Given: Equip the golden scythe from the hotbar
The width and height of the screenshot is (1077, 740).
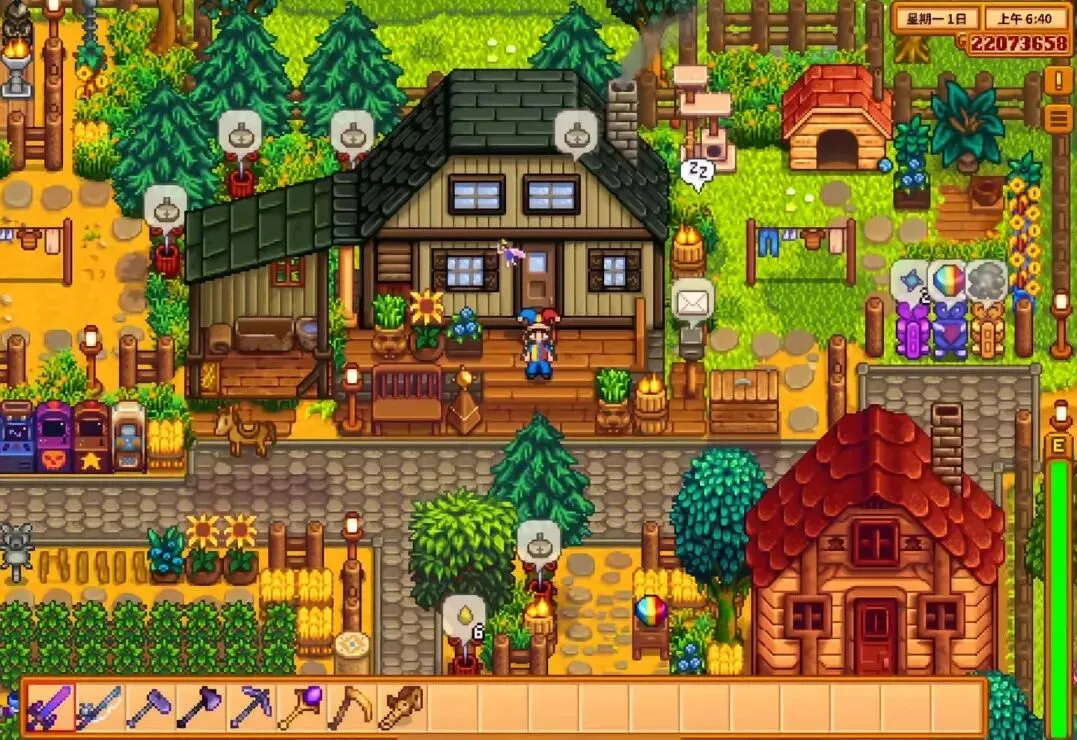Looking at the screenshot, I should point(351,707).
